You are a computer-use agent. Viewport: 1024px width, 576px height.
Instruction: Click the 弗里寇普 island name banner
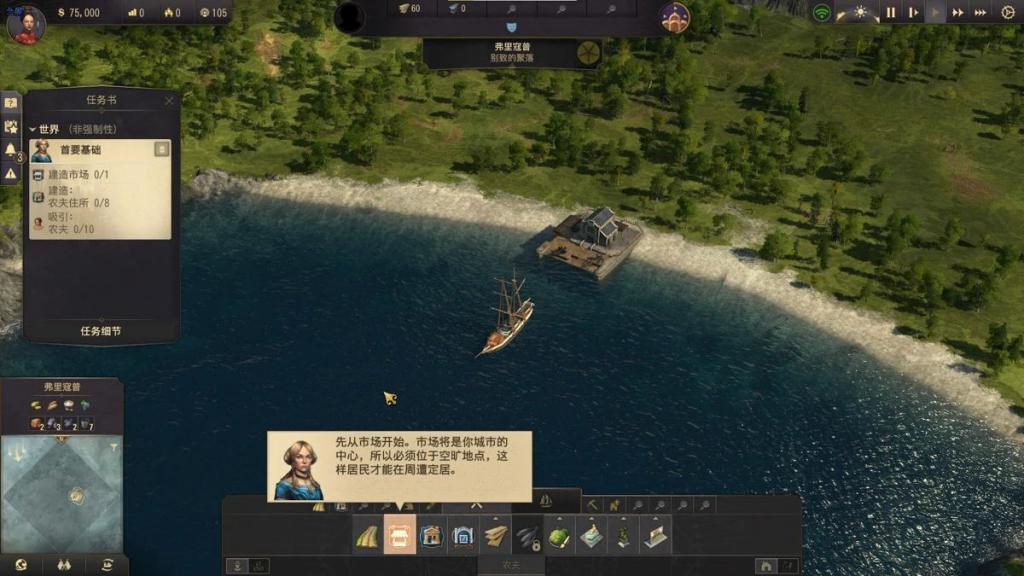[x=512, y=52]
